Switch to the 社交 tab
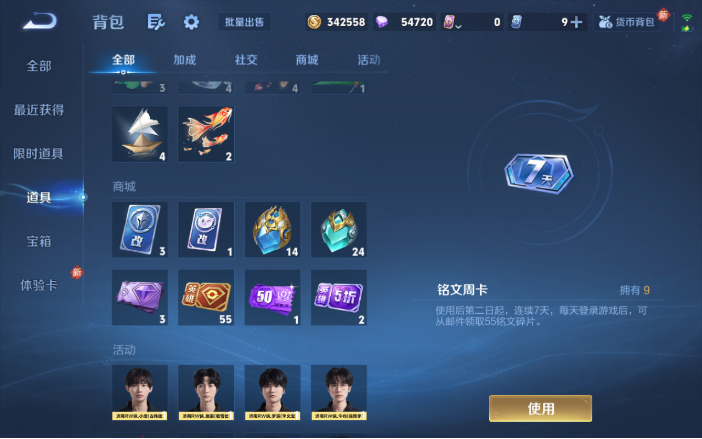This screenshot has height=439, width=702. [246, 60]
